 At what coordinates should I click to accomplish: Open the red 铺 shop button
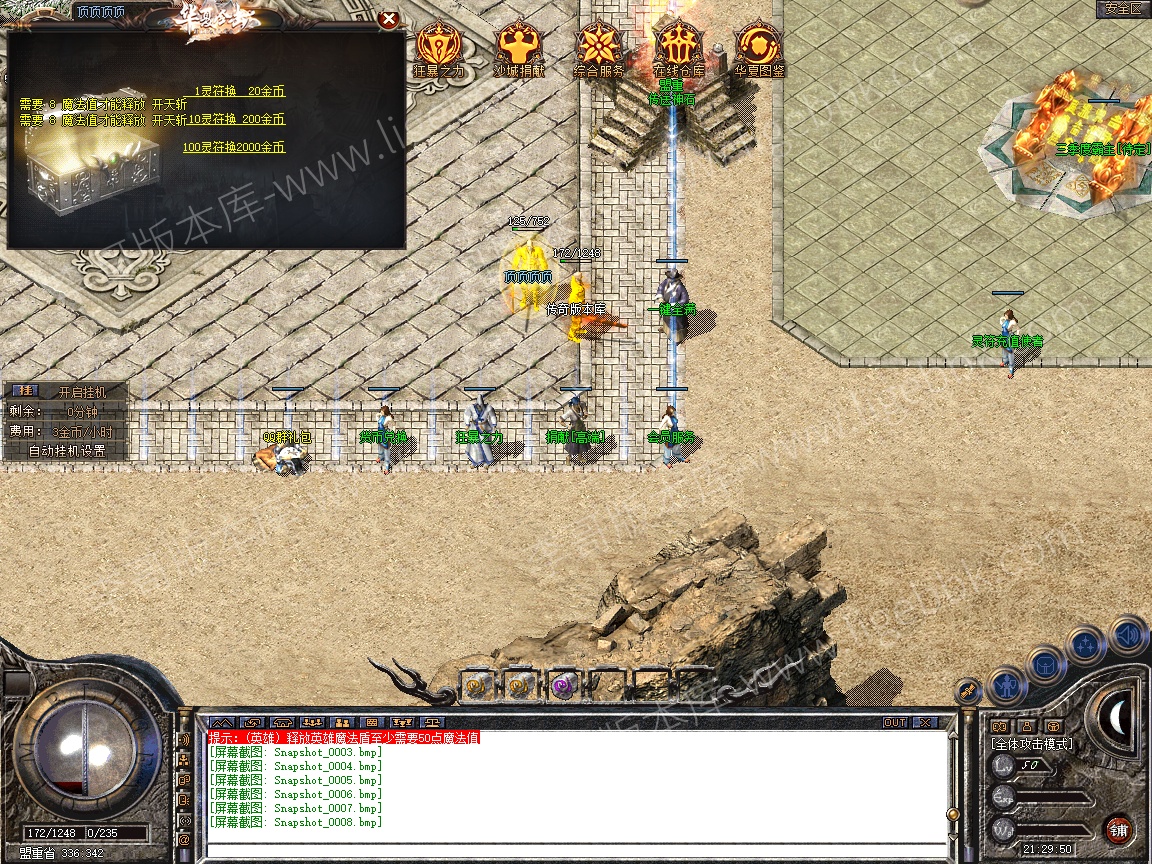click(1117, 830)
